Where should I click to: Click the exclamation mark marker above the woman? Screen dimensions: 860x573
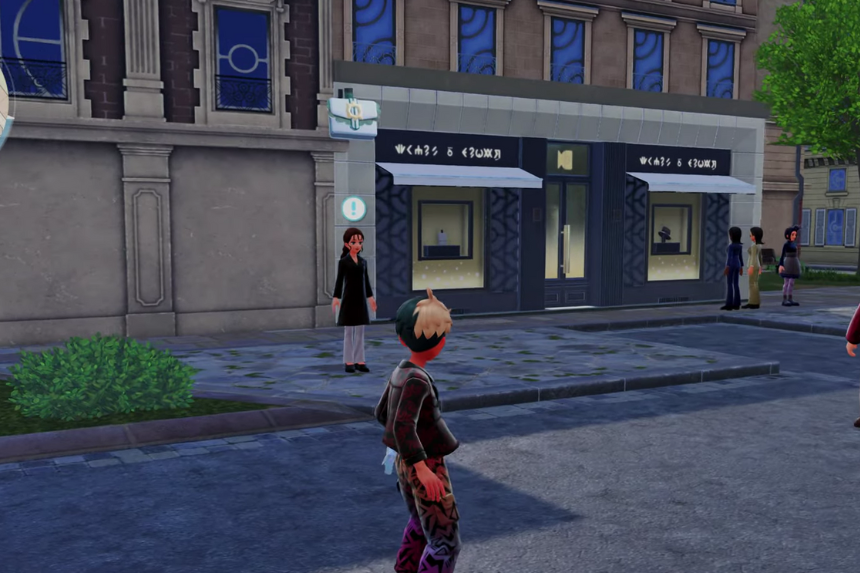(x=353, y=208)
